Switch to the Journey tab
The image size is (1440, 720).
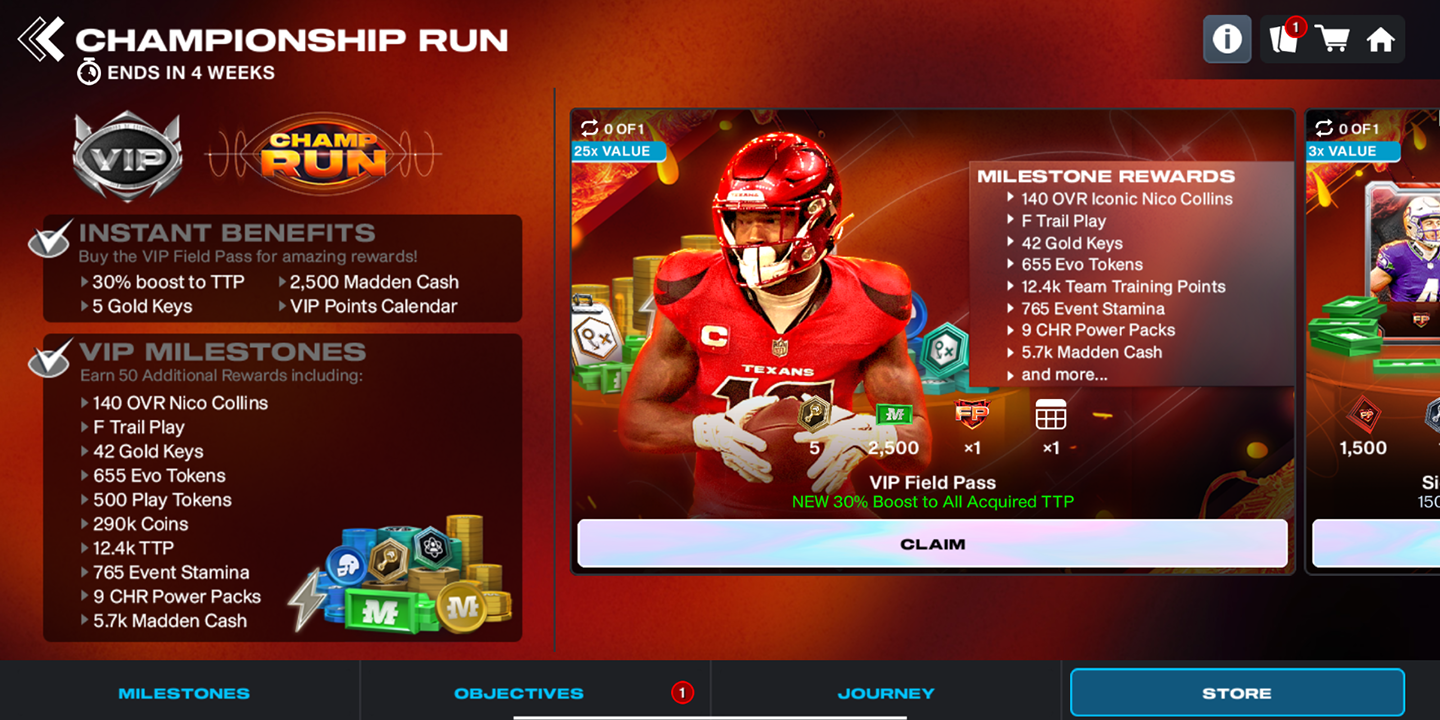coord(886,692)
